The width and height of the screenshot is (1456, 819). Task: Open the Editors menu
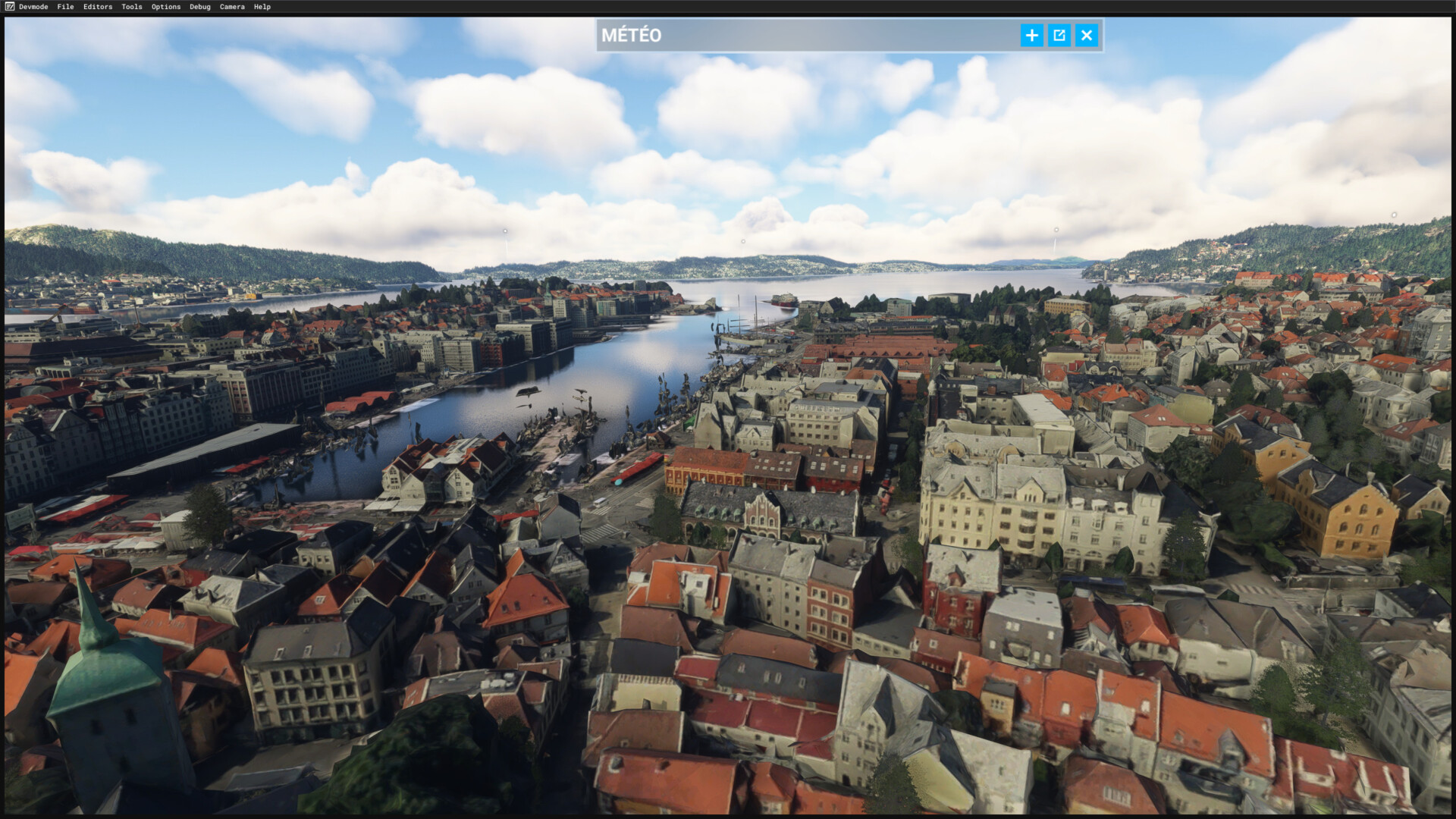coord(98,7)
